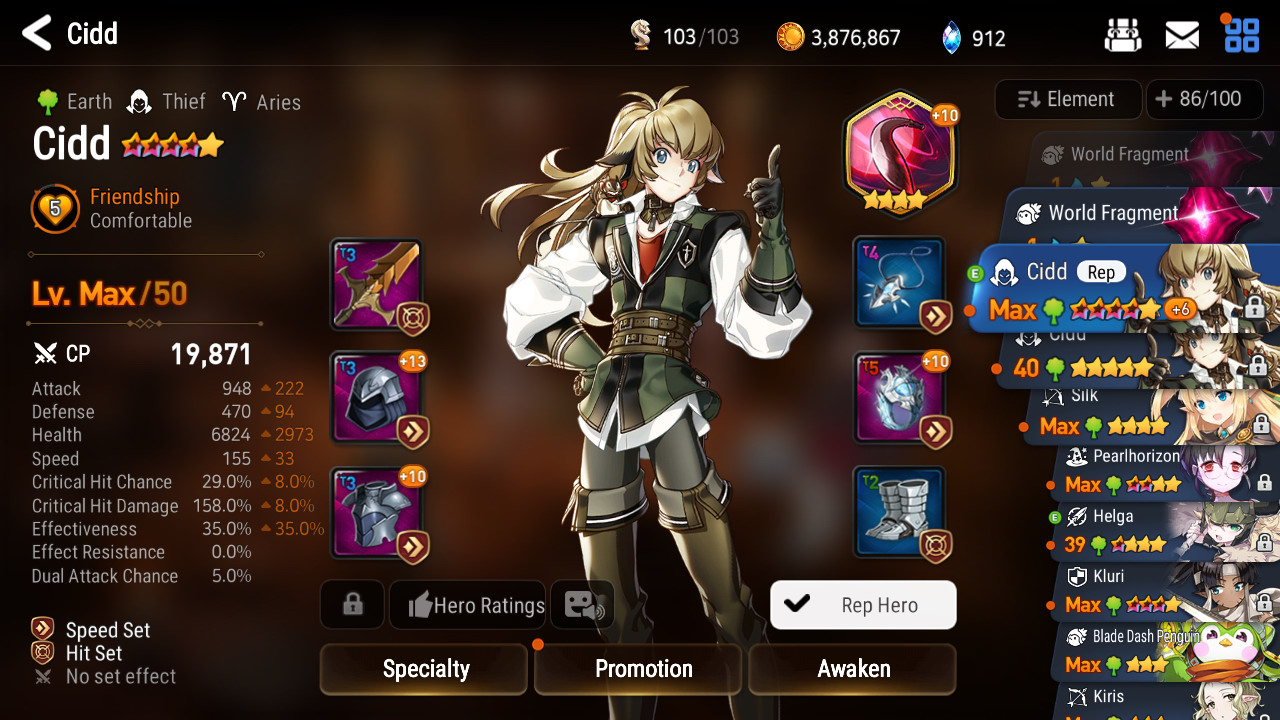The image size is (1280, 720).
Task: Go back using the arrow beside Cidd
Action: (37, 33)
